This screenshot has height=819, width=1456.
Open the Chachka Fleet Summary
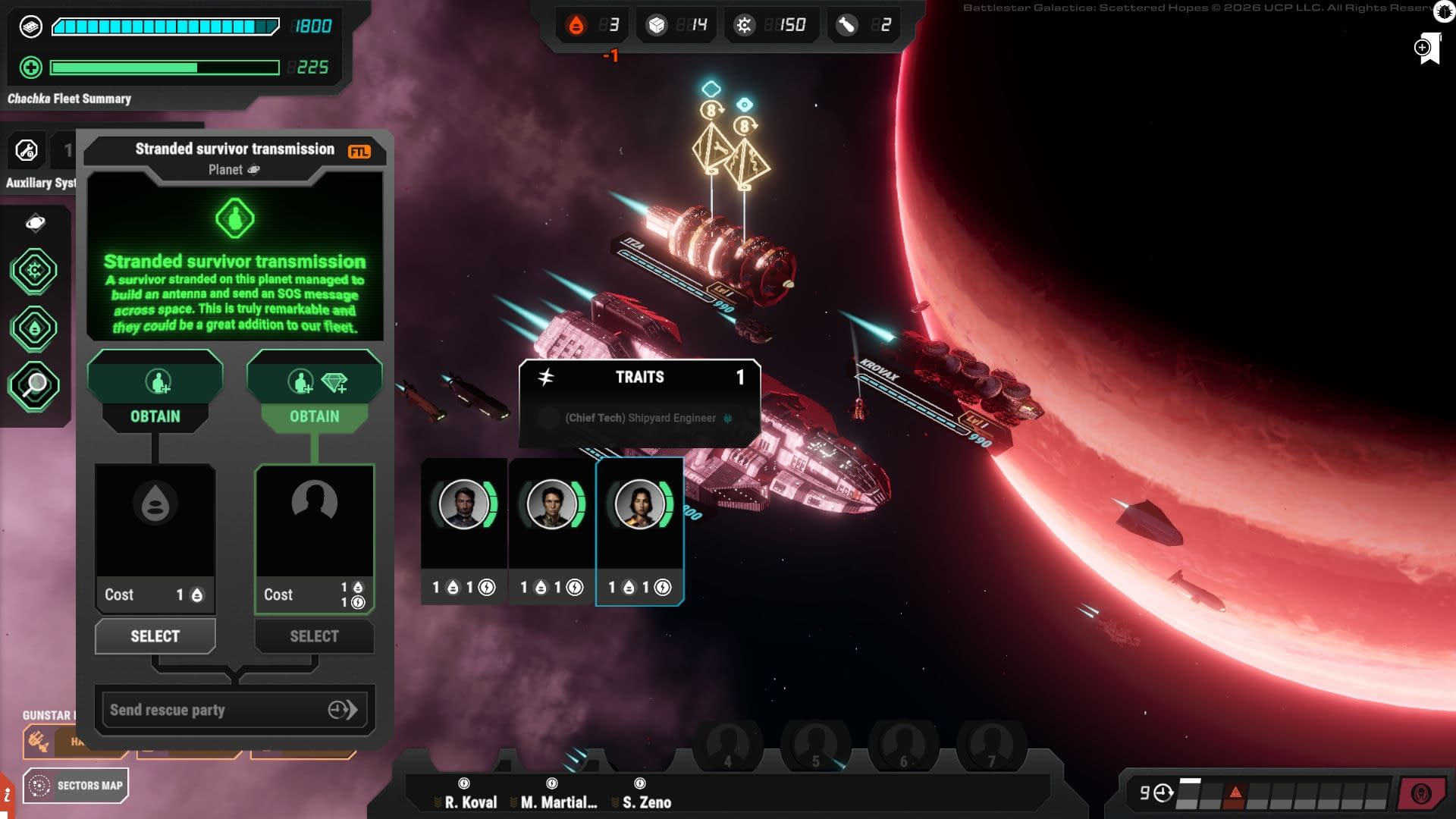pyautogui.click(x=69, y=99)
